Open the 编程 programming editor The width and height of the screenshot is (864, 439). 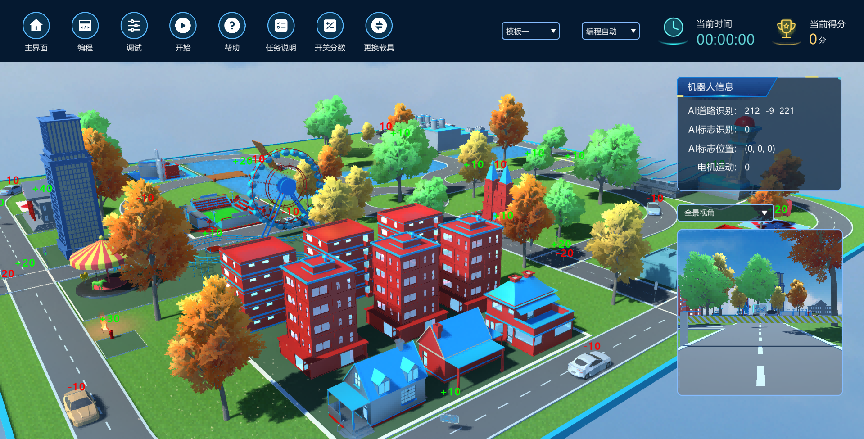pyautogui.click(x=85, y=25)
